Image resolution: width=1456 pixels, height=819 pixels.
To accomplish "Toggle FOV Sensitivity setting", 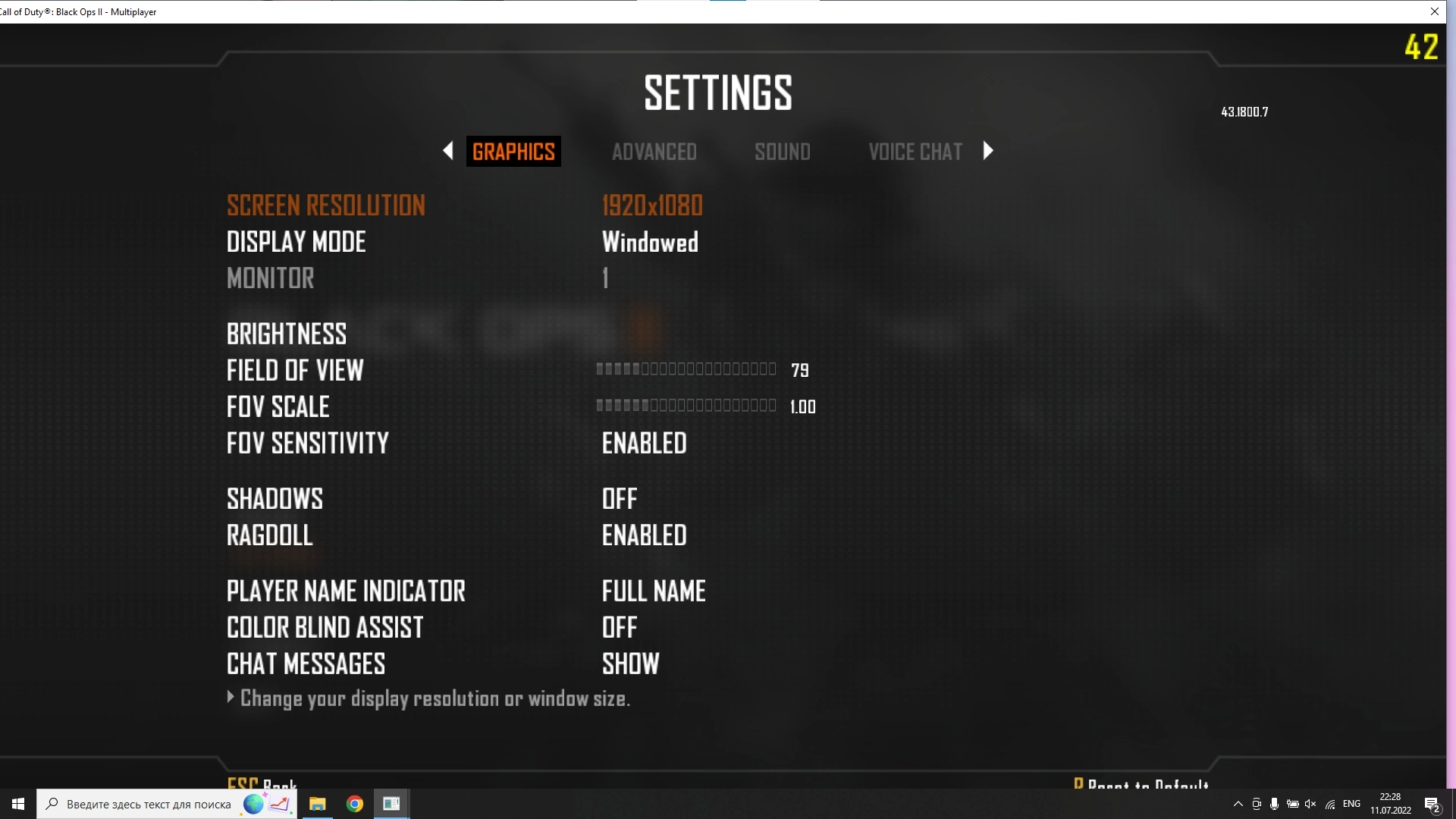I will point(644,444).
